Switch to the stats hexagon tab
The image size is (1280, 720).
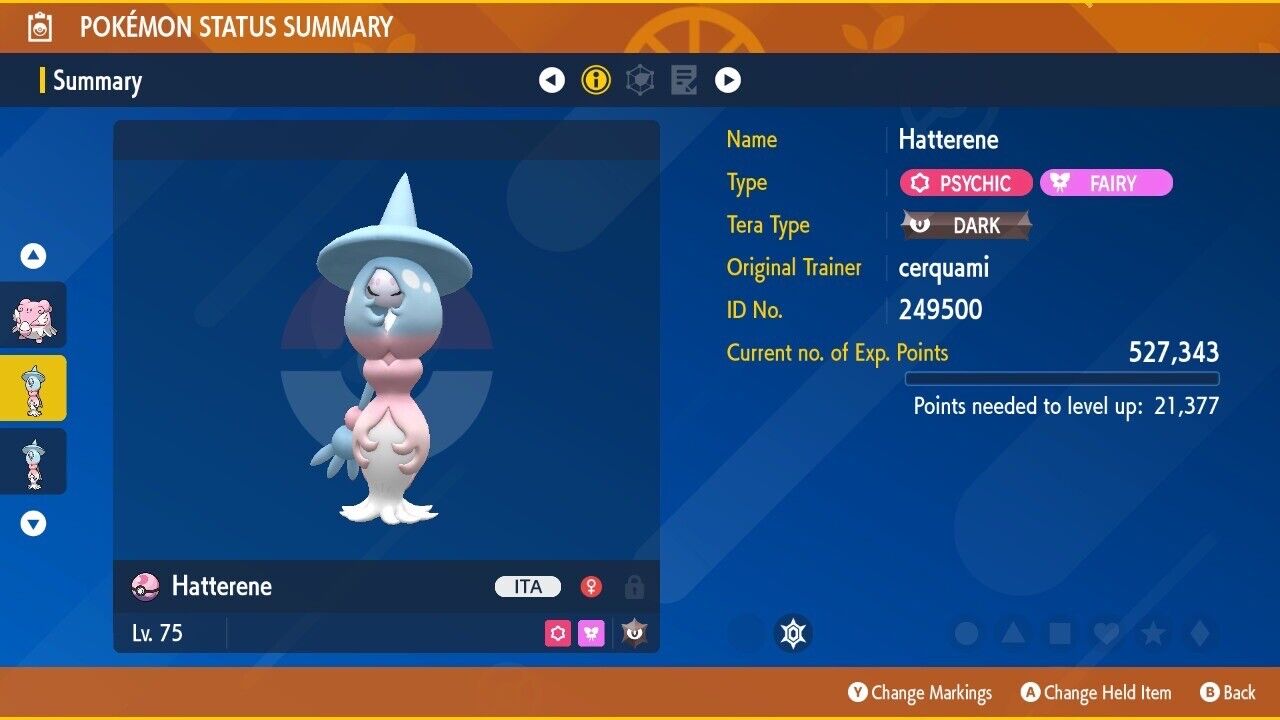click(640, 80)
